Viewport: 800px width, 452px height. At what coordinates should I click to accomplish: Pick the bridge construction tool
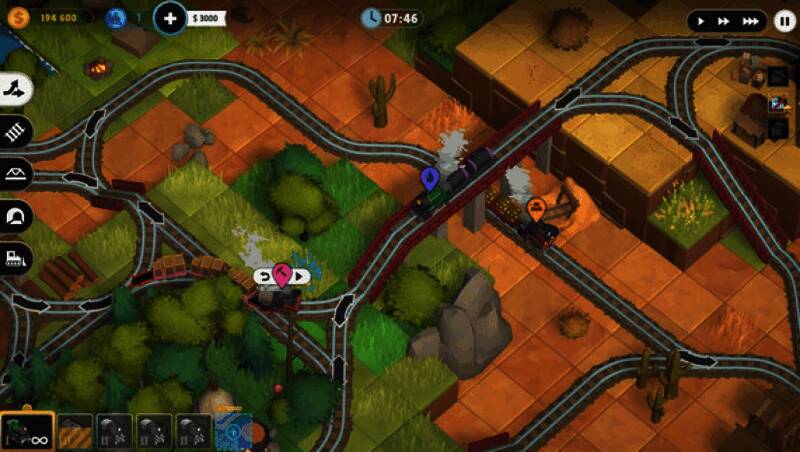point(16,173)
